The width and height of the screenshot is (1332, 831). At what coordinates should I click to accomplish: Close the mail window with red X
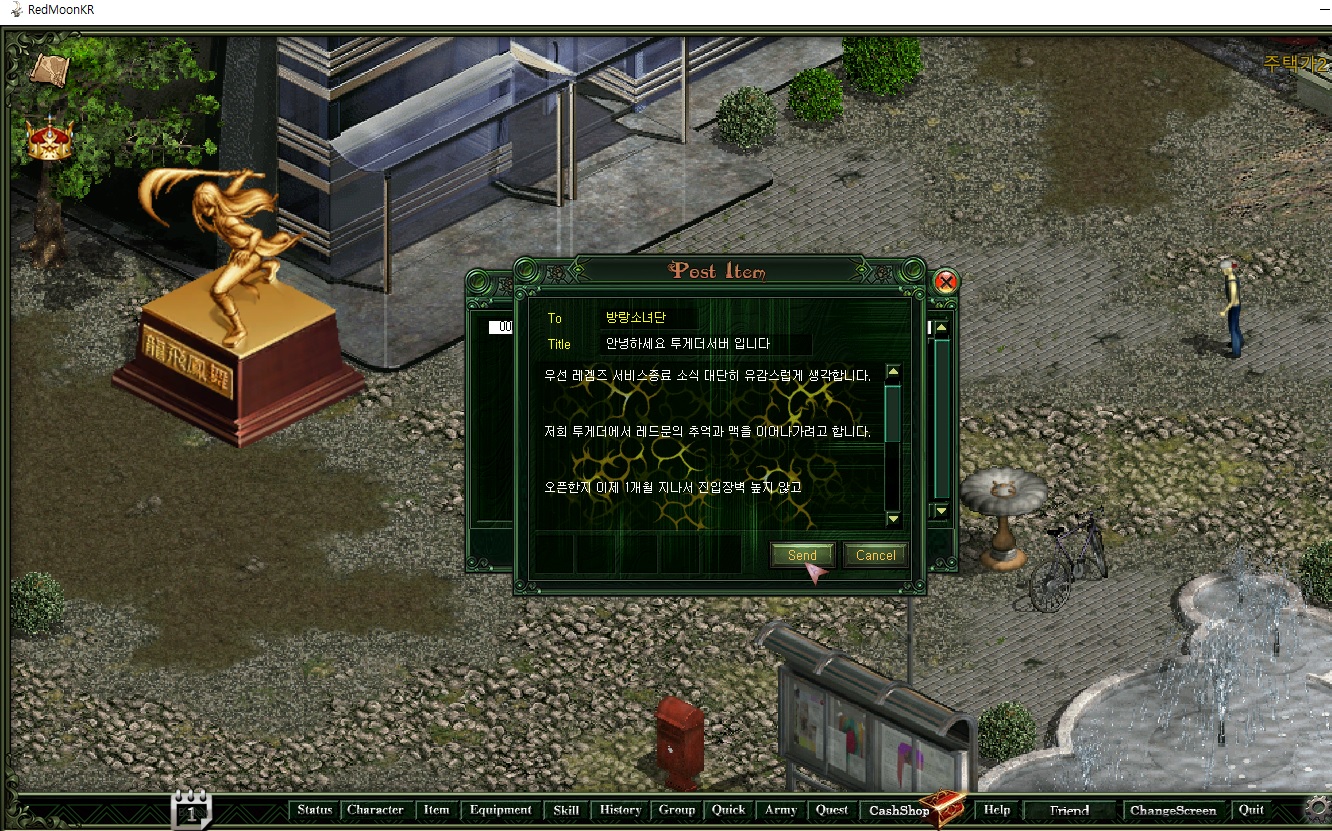click(x=945, y=282)
